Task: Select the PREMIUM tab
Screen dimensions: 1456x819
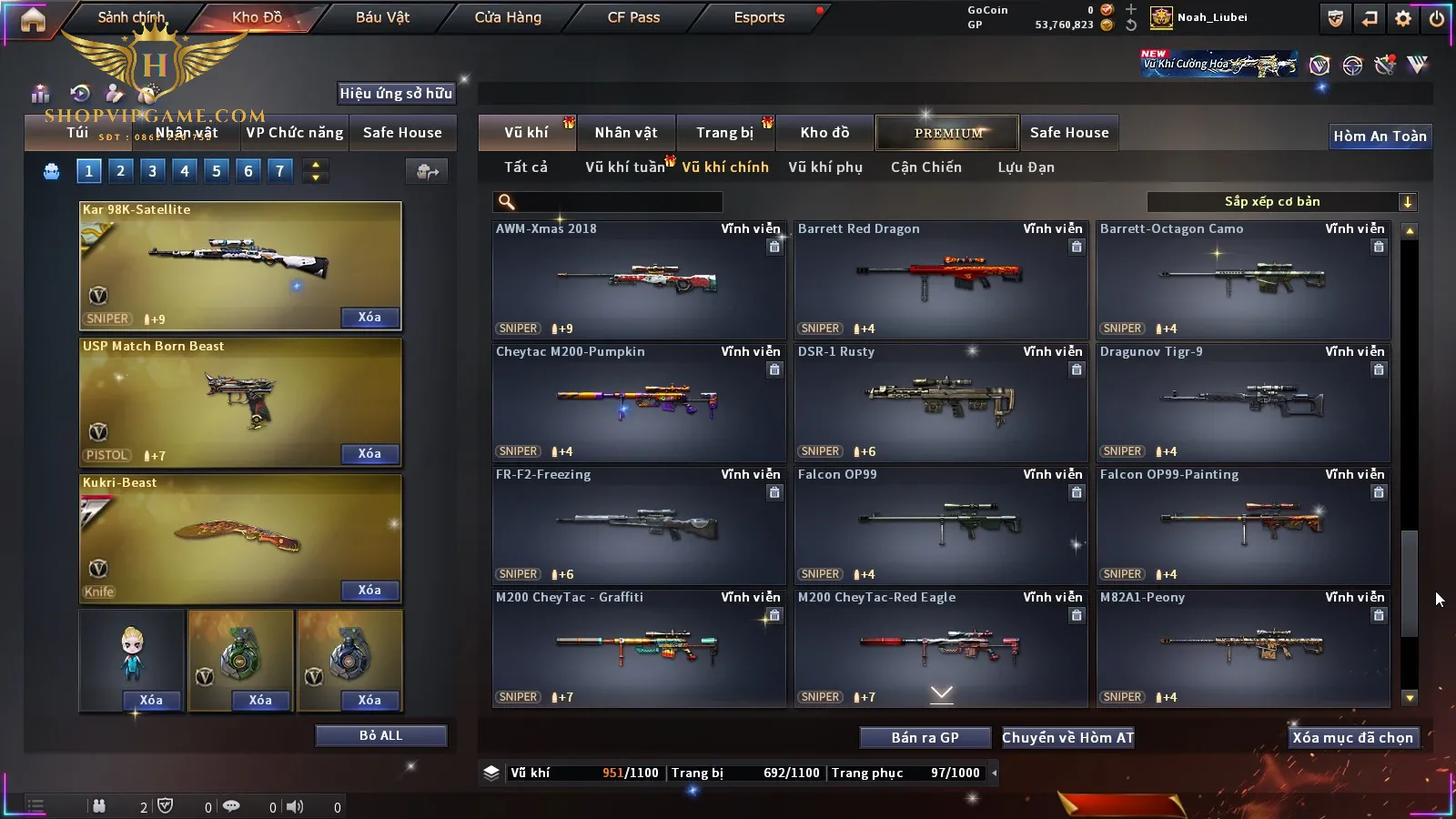Action: click(947, 133)
